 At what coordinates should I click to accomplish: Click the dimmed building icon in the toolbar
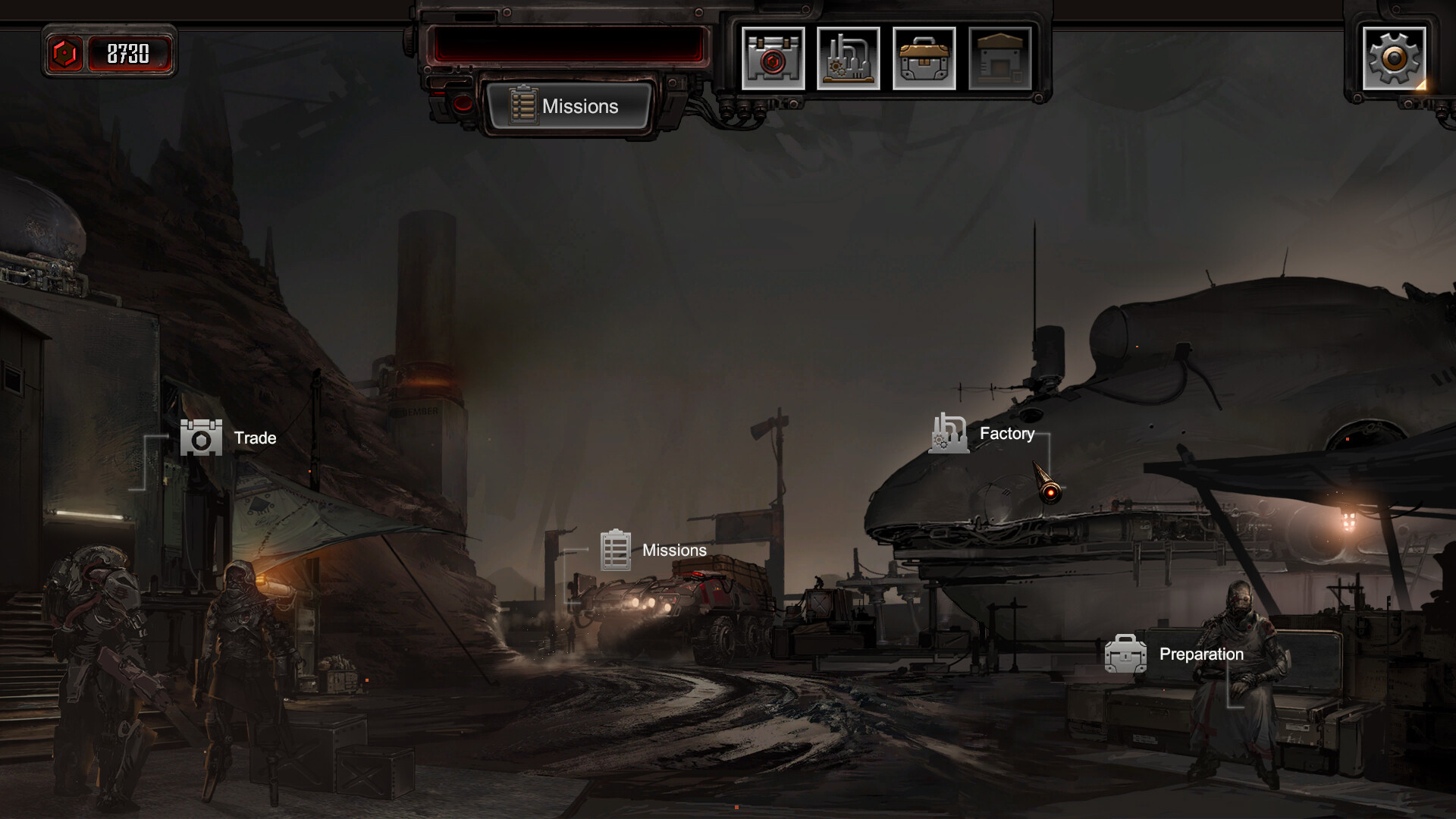[x=1000, y=58]
